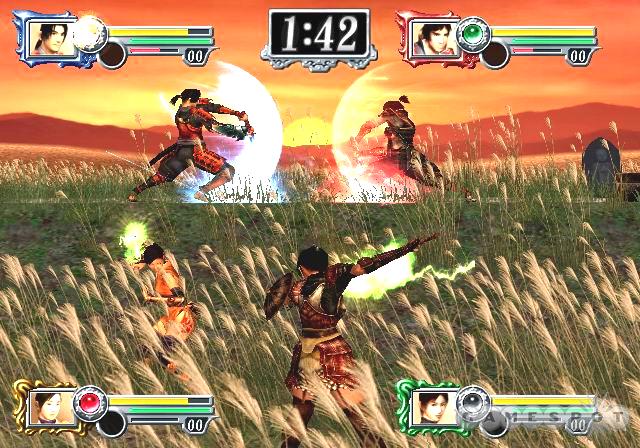Select the red-framed fighter portrait

[x=431, y=38]
